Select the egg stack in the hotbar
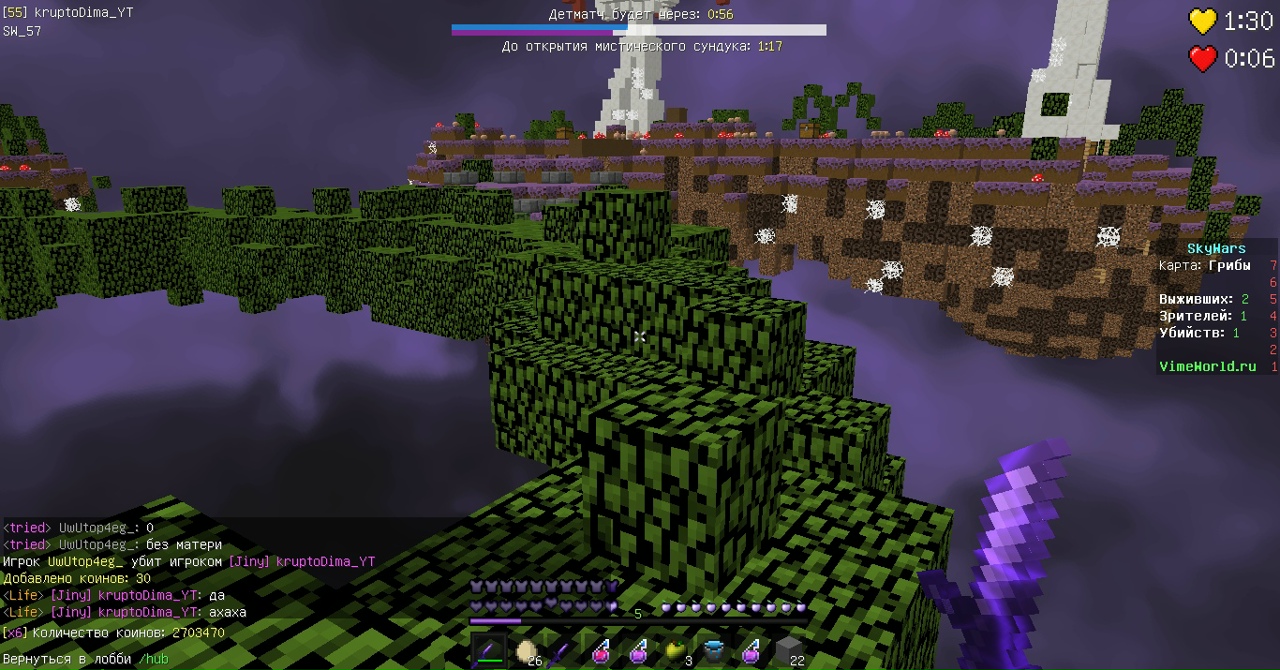Screen dimensions: 1280x670 tap(527, 653)
